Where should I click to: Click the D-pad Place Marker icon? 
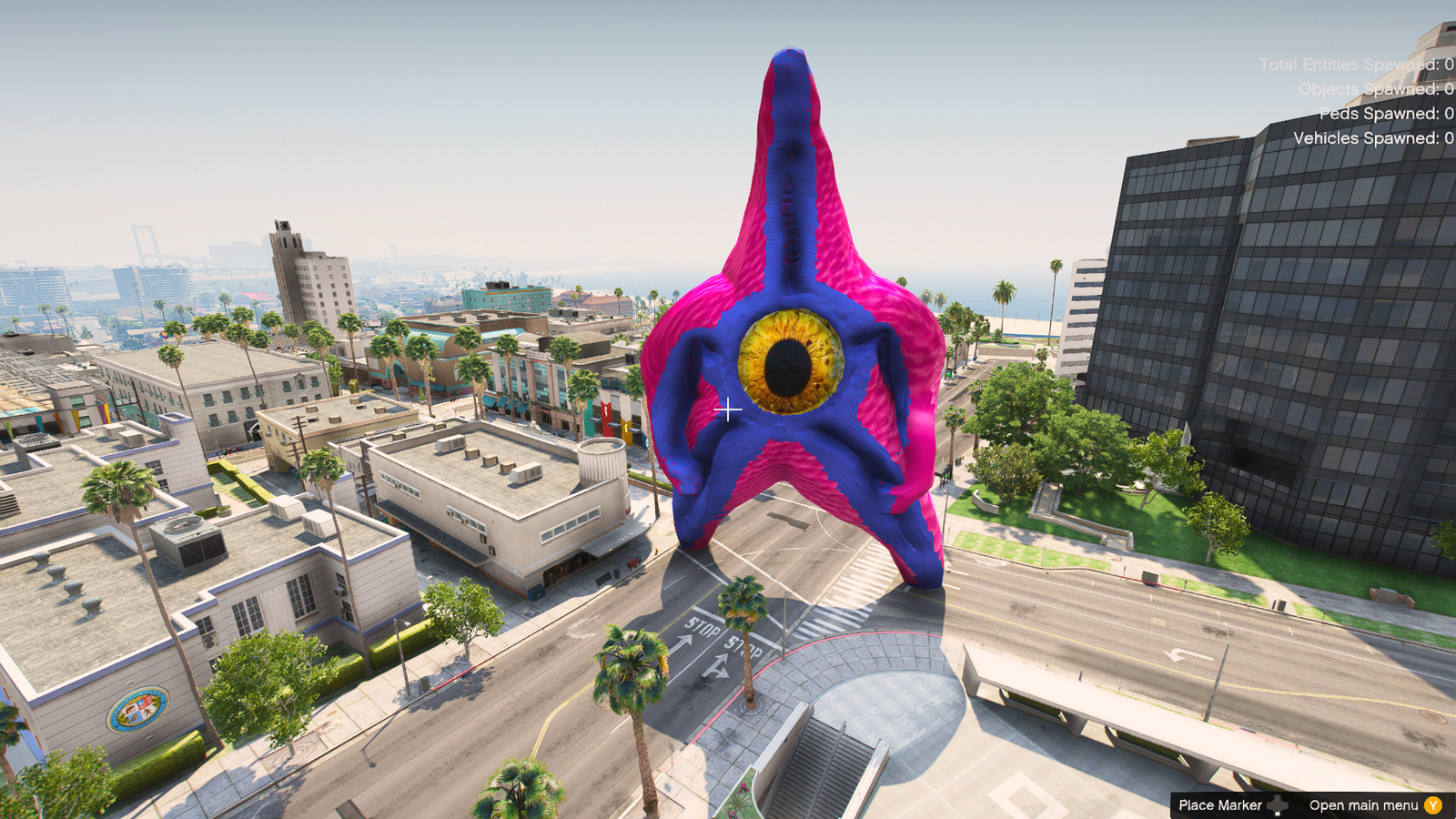coord(1278,805)
